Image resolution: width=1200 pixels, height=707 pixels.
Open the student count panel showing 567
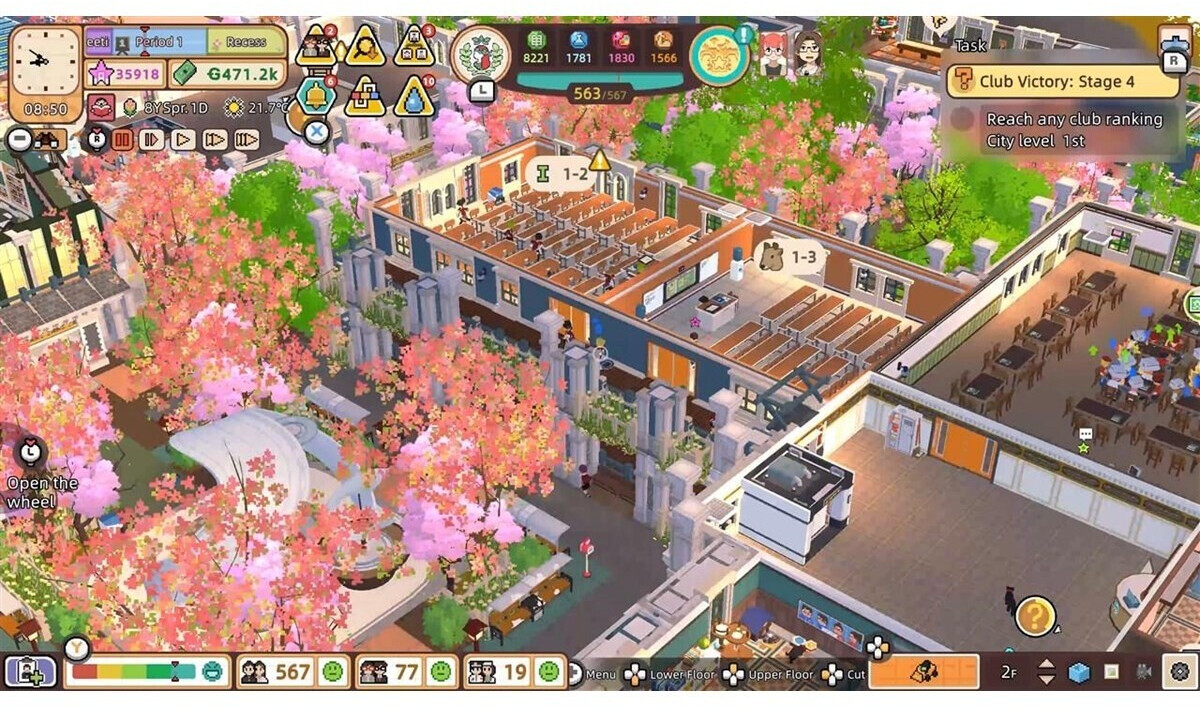(291, 672)
